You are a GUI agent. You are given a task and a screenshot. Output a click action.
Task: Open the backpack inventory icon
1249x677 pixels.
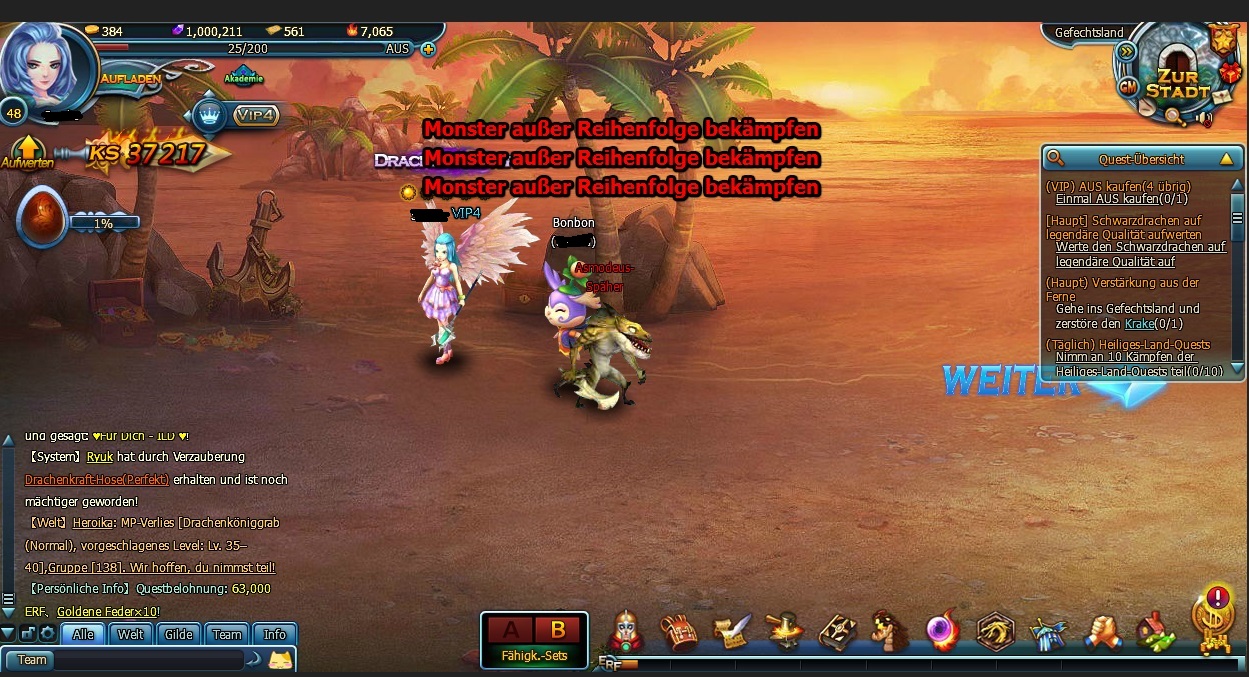point(679,632)
